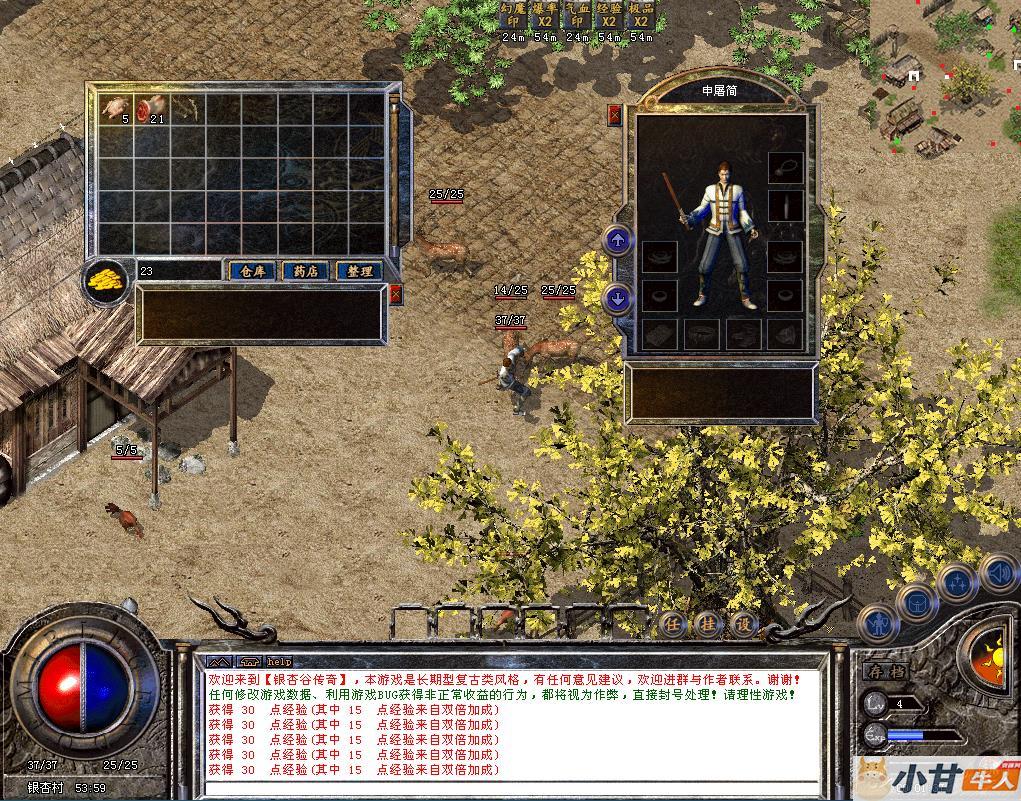1021x801 pixels.
Task: Close the inventory panel with red X
Action: tap(396, 294)
